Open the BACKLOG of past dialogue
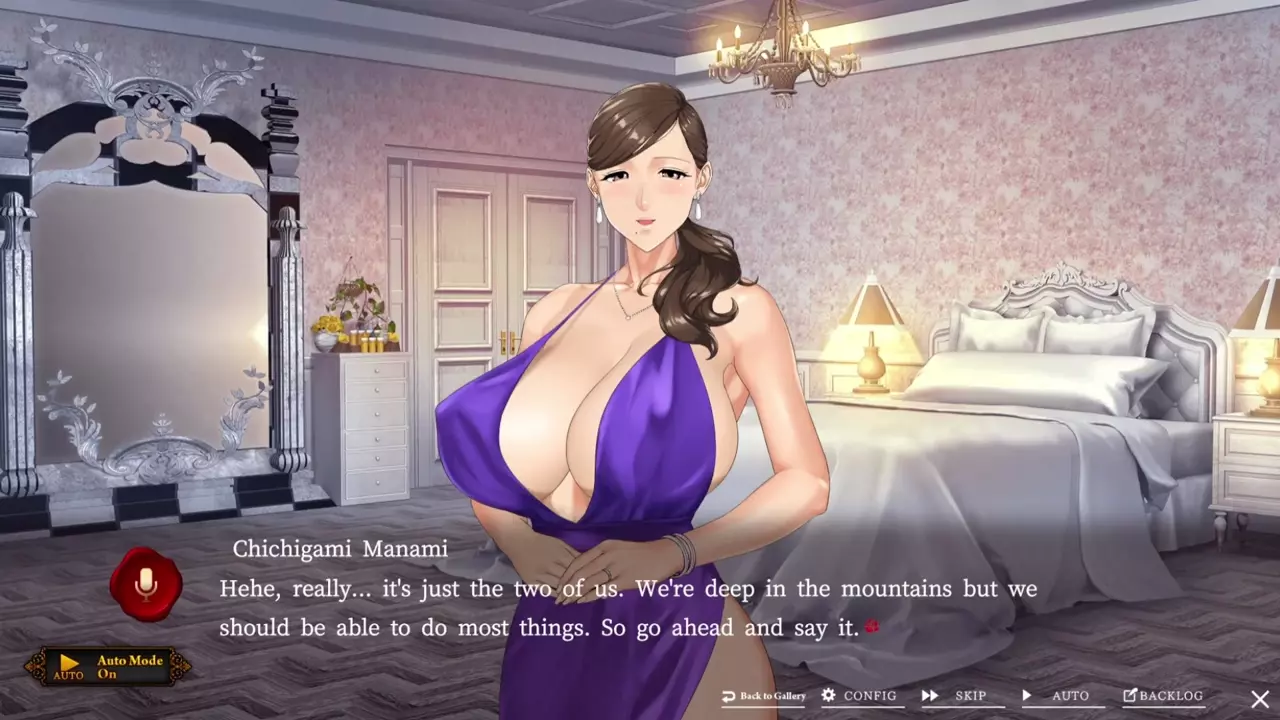The height and width of the screenshot is (720, 1280). pos(1163,696)
